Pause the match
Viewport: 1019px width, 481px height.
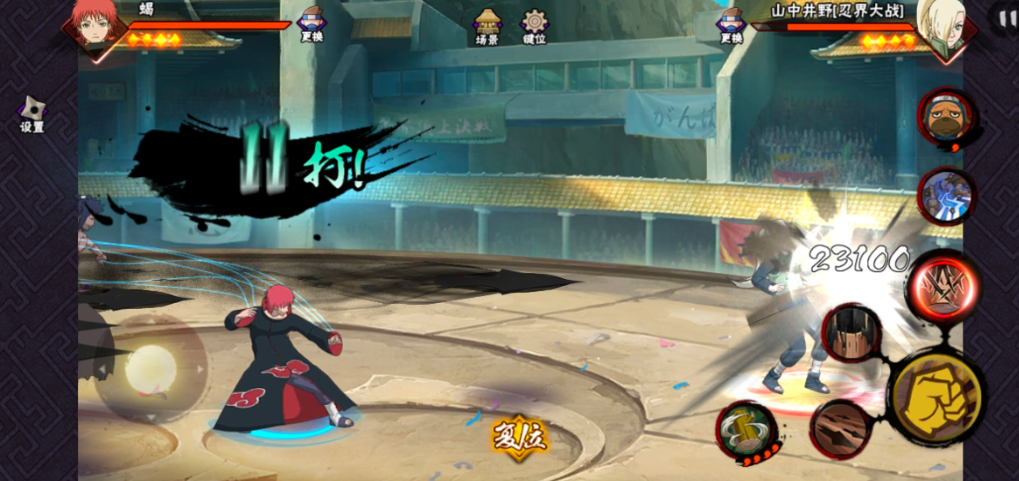[1003, 17]
